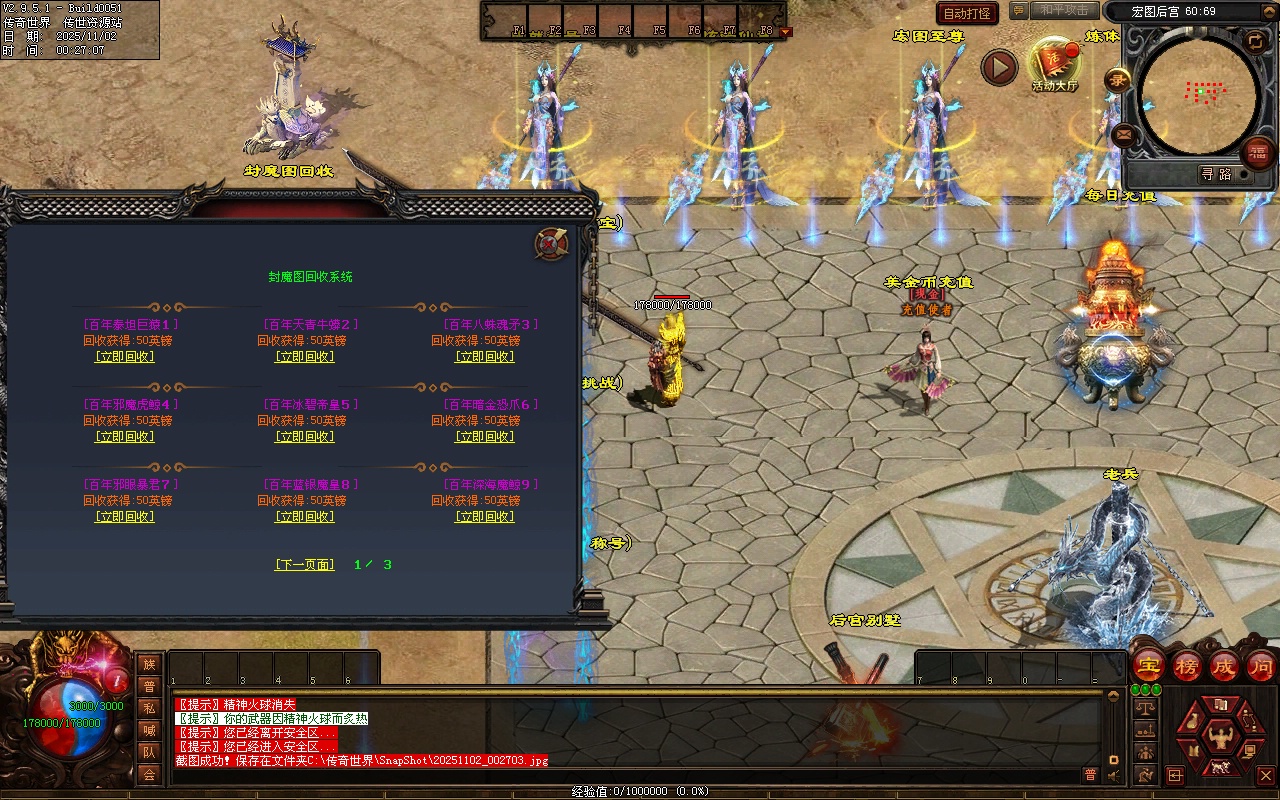Choose 立即回收 for 百年冰碧帝皇5

[305, 437]
